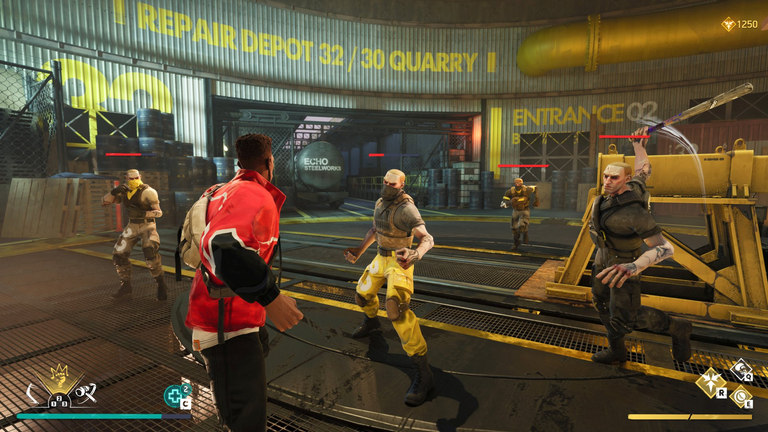Activate the converging arrows ability icon

[x=711, y=381]
